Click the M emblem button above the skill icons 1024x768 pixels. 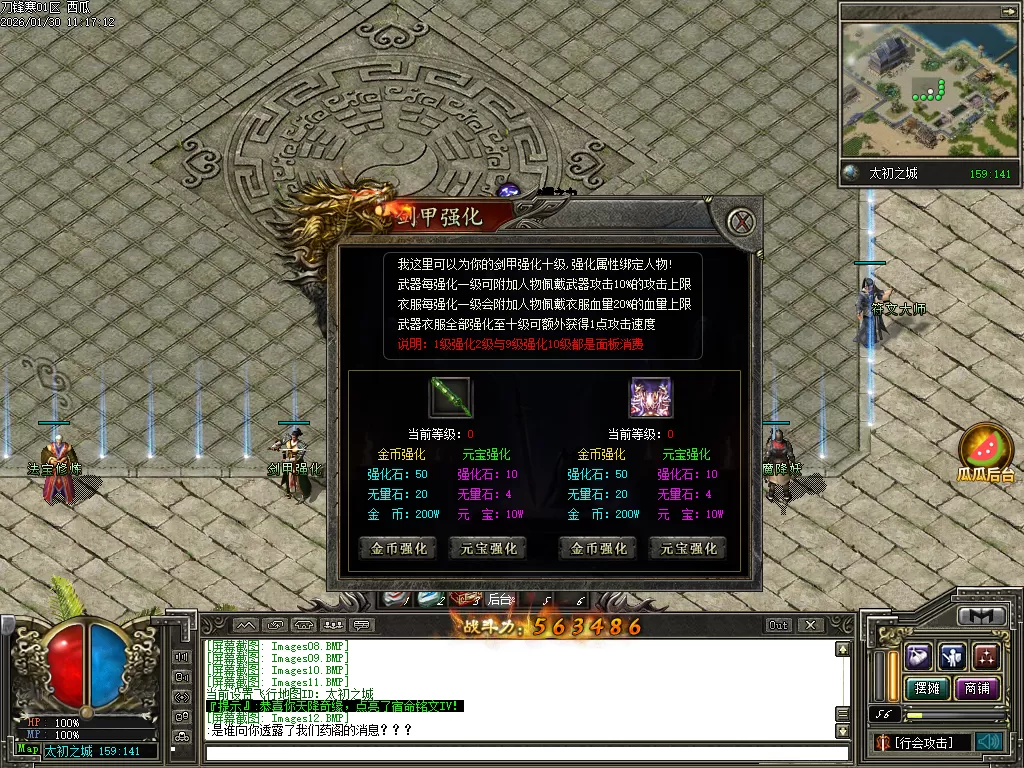pos(981,616)
